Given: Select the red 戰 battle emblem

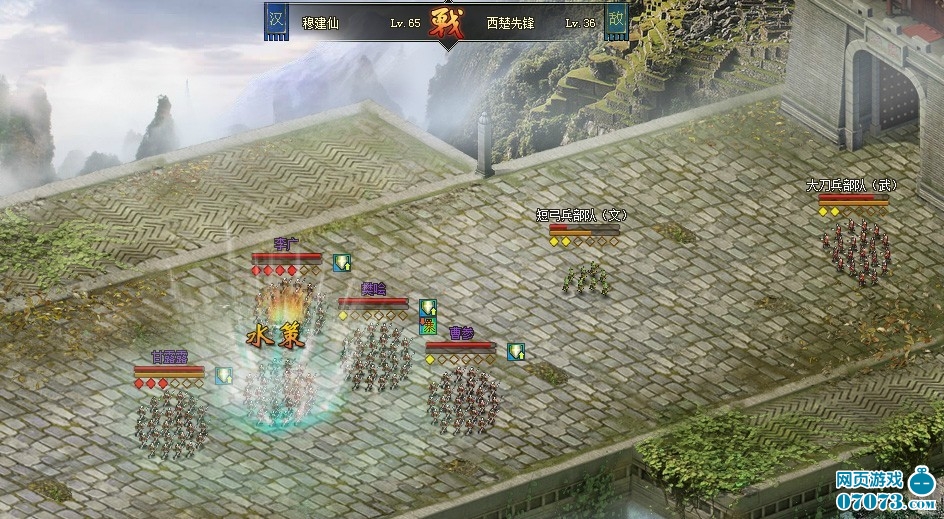Looking at the screenshot, I should (446, 24).
